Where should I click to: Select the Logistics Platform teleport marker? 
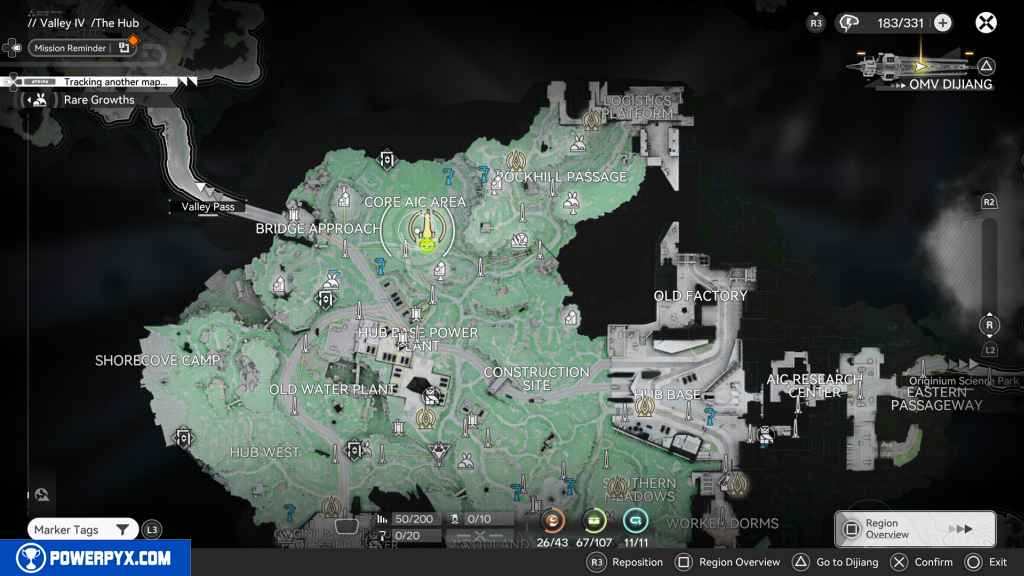(x=591, y=118)
